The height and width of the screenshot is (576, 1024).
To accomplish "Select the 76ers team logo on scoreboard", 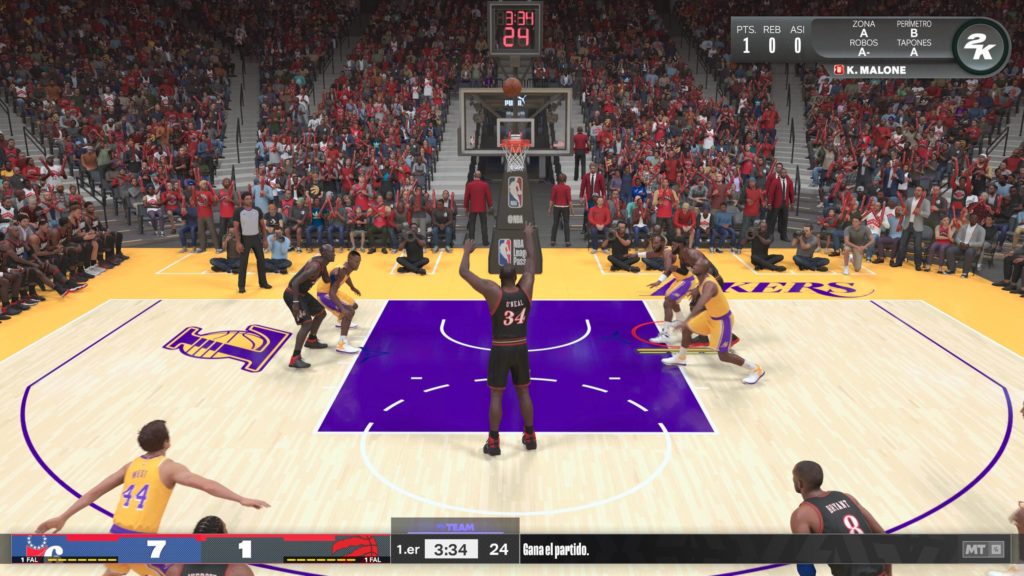I will point(37,547).
